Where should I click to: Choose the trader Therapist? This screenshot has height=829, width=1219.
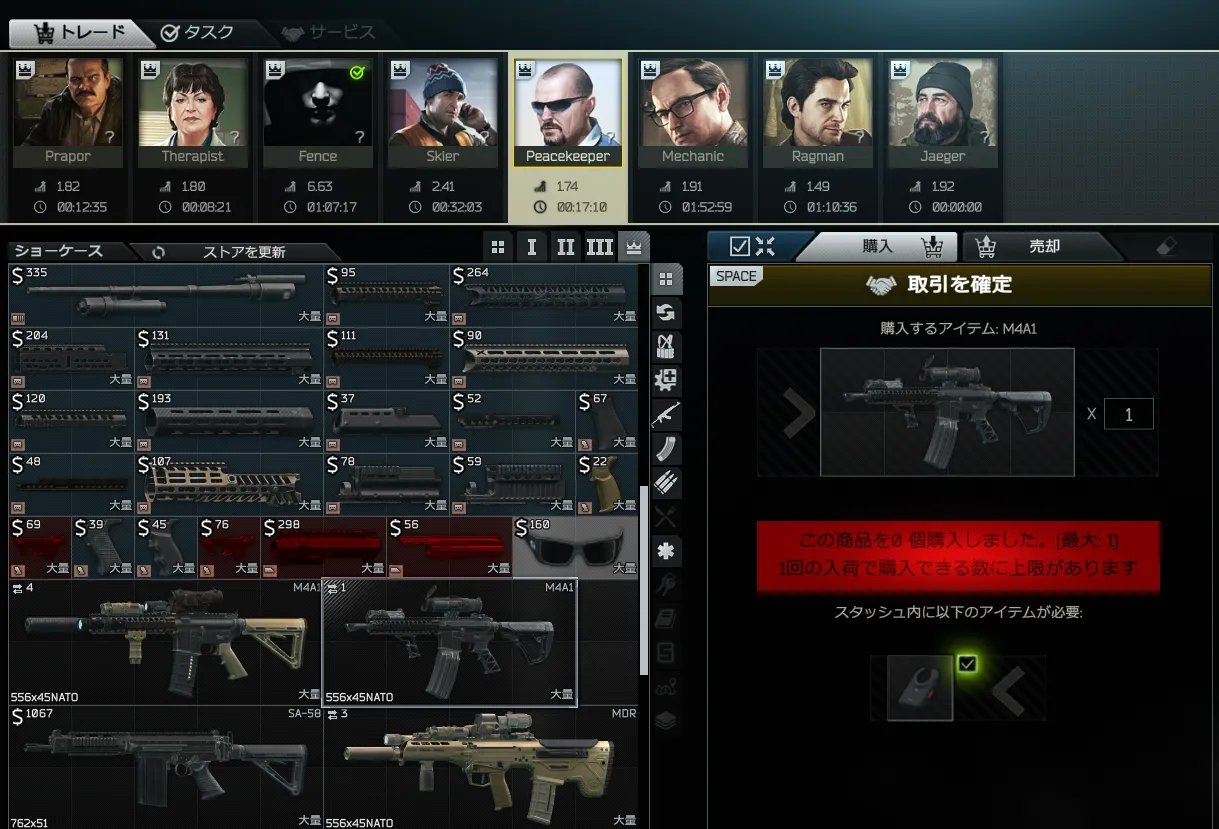coord(193,111)
